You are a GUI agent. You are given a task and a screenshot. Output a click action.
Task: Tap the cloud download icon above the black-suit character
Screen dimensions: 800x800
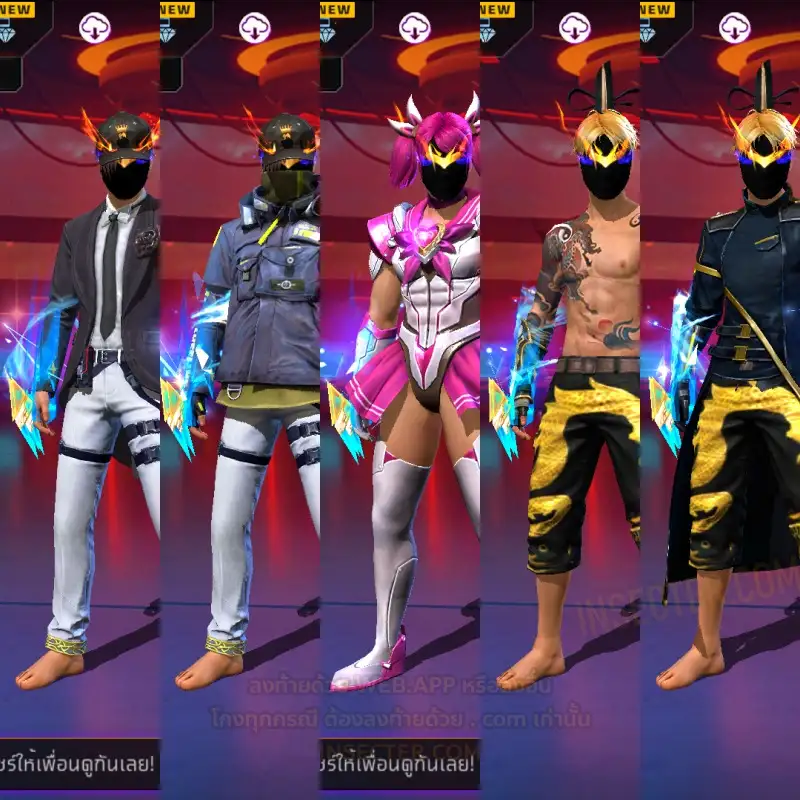94,27
